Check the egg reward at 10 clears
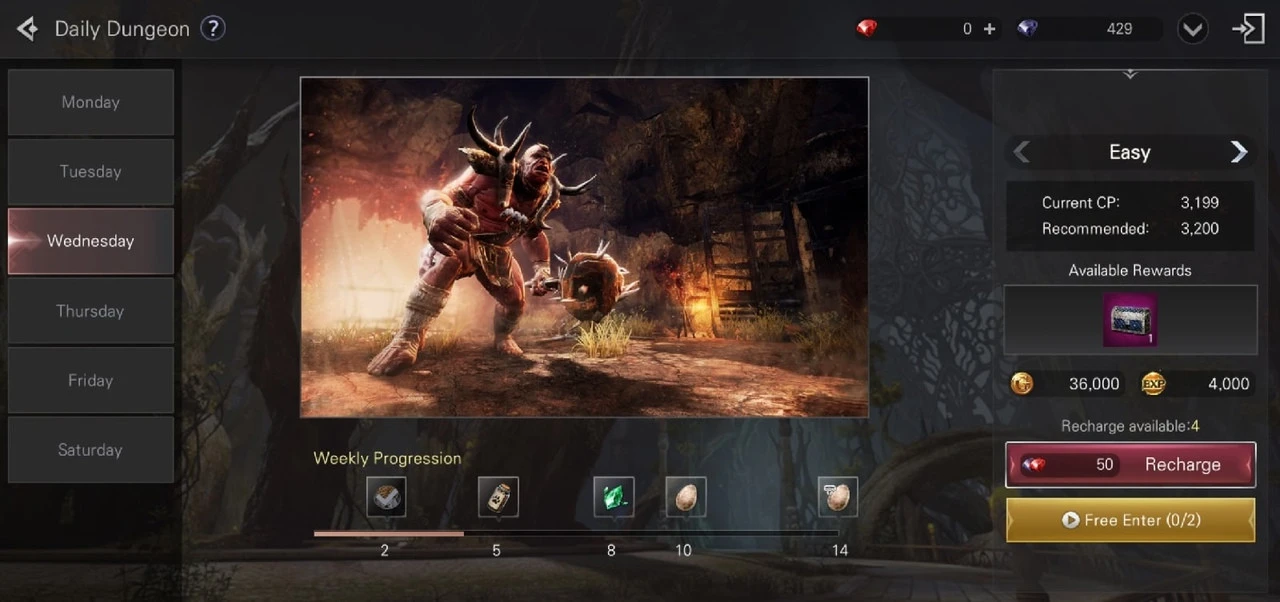The image size is (1280, 602). pos(685,497)
